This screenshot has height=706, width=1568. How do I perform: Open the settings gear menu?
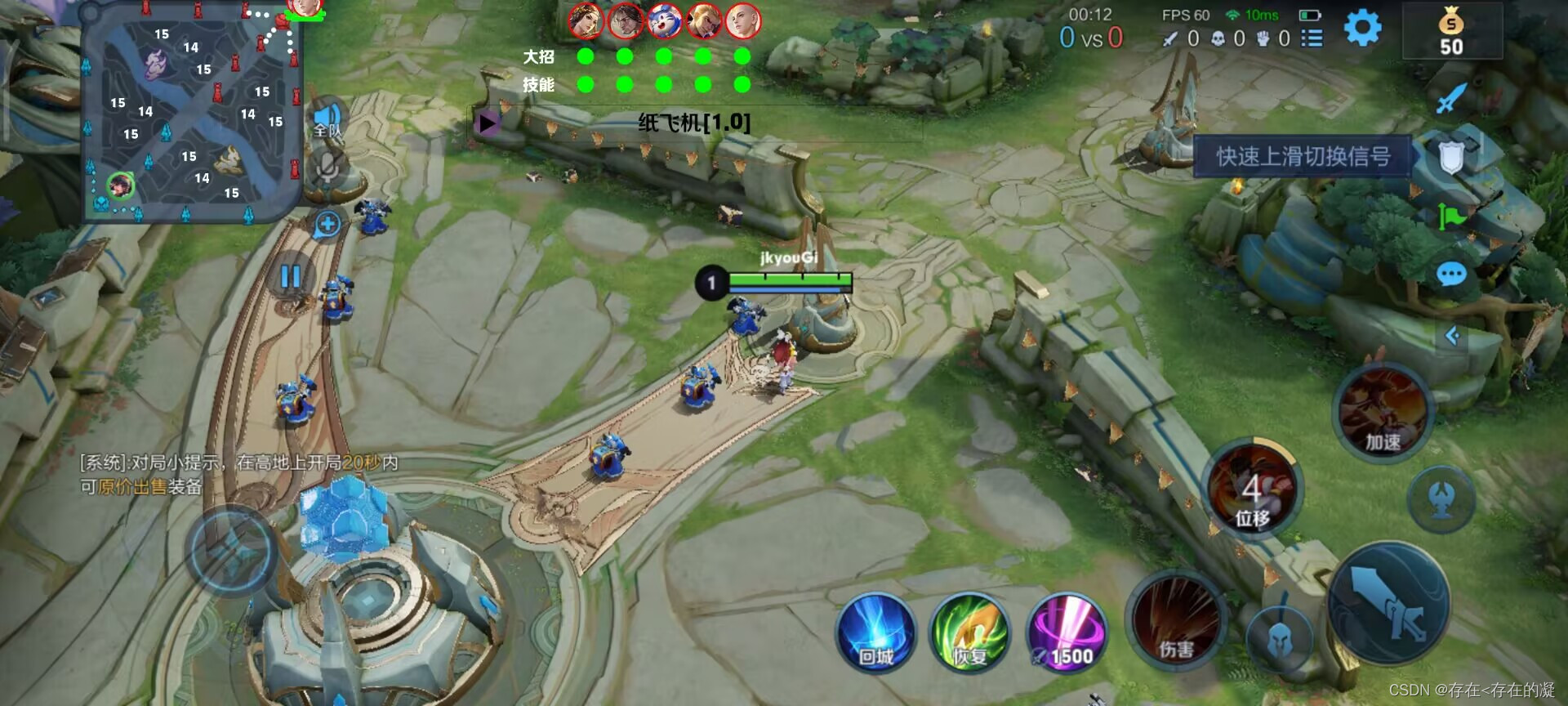(1362, 29)
